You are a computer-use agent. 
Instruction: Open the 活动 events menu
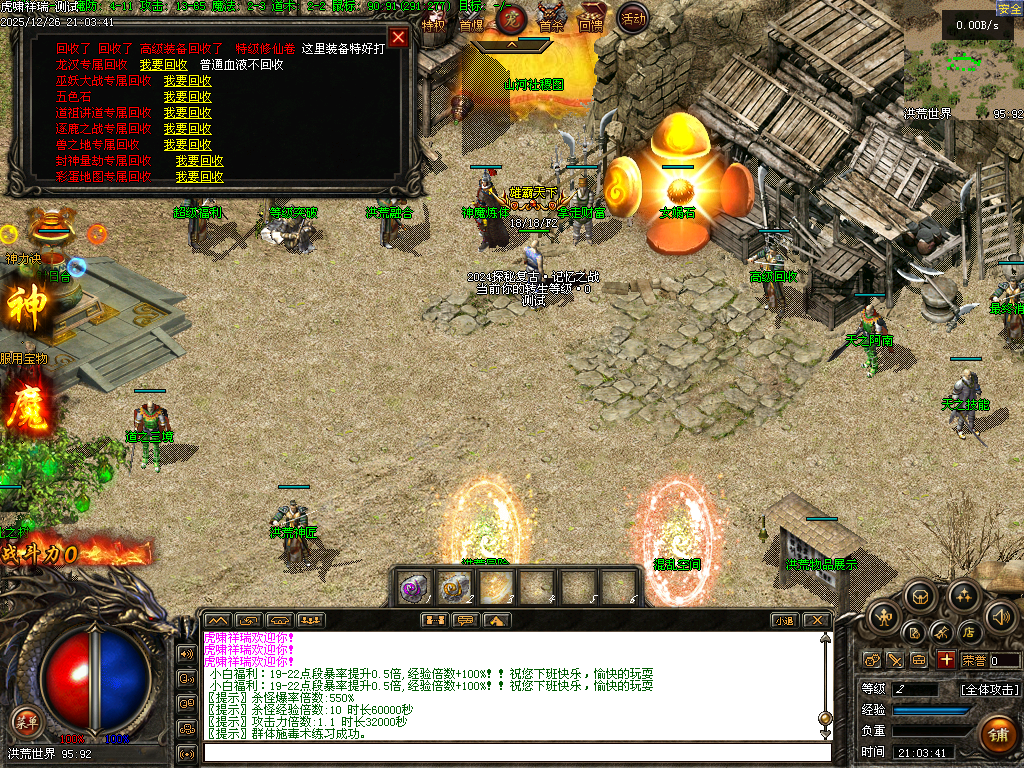tap(632, 19)
